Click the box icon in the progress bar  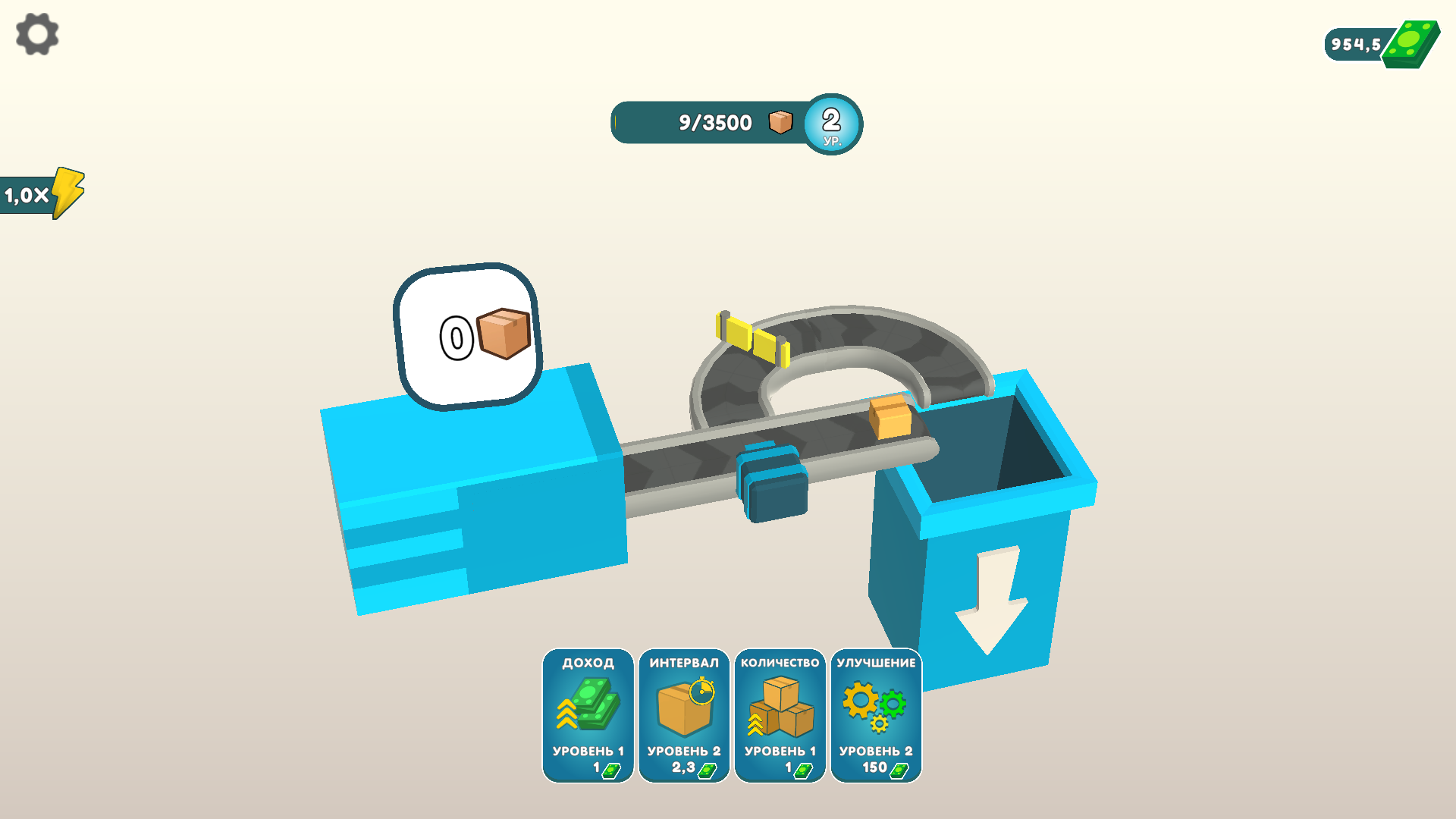[x=780, y=121]
